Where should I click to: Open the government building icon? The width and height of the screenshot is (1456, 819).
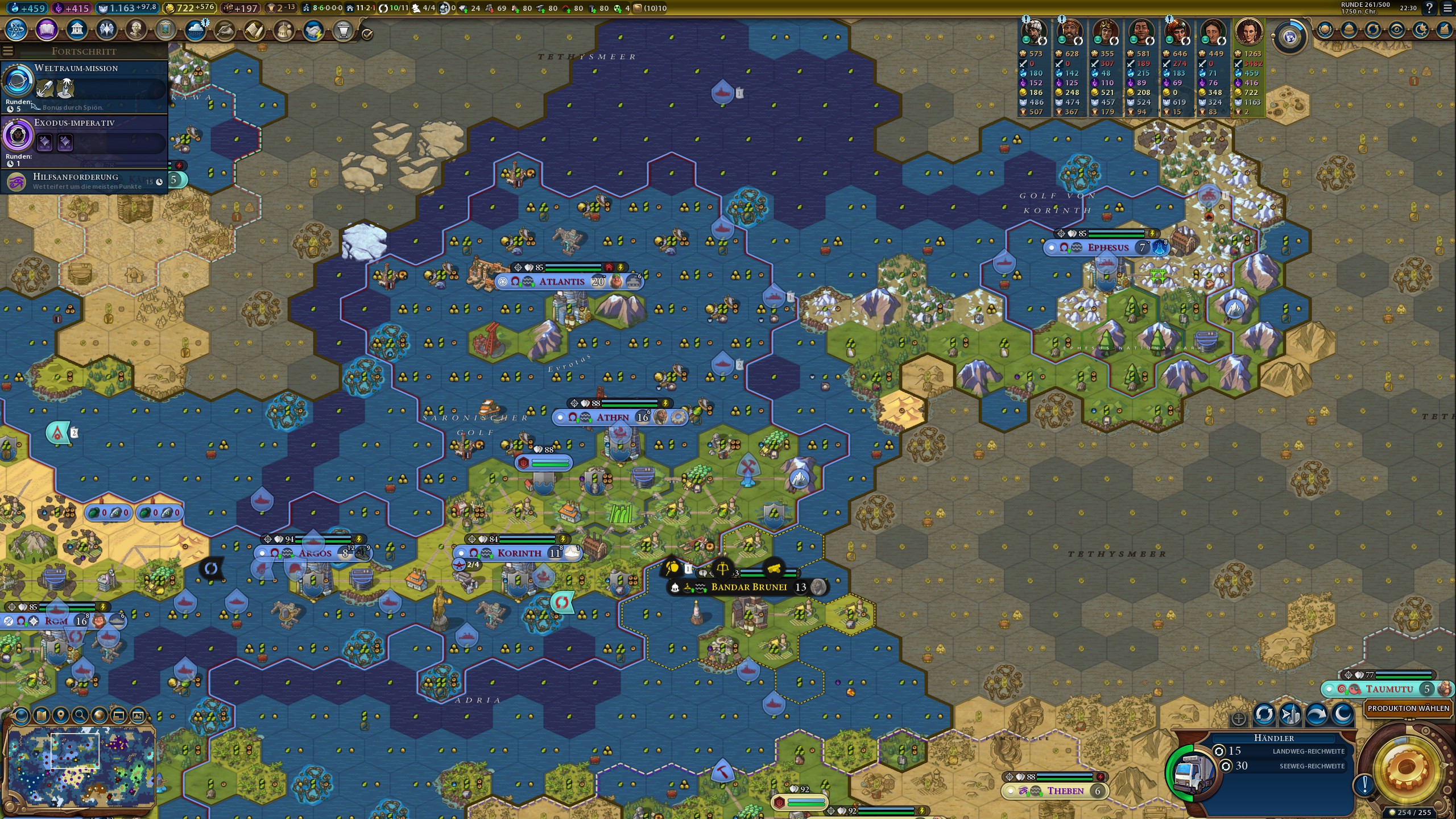[76, 30]
